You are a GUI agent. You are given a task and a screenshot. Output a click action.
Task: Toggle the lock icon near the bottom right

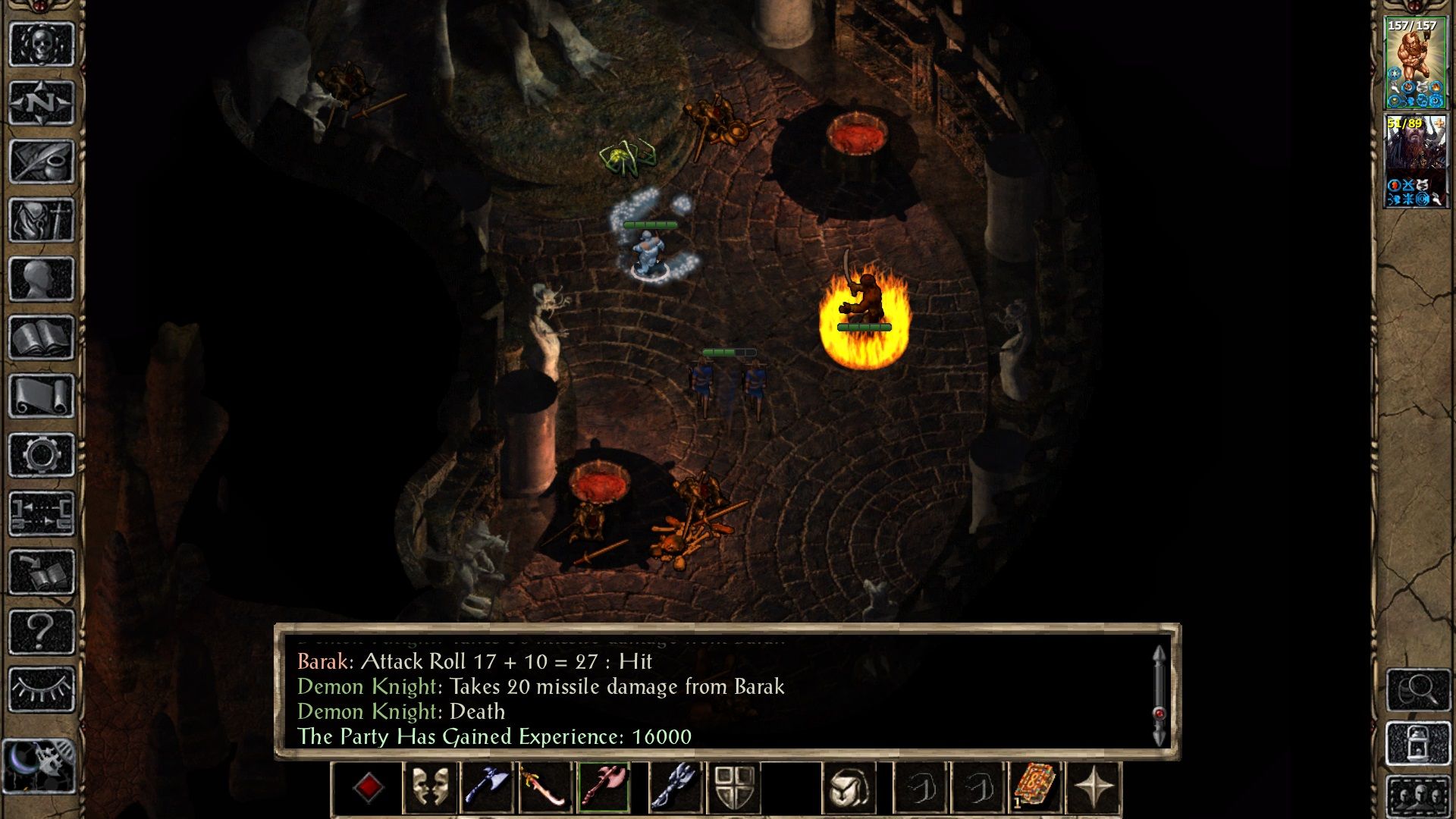1418,742
